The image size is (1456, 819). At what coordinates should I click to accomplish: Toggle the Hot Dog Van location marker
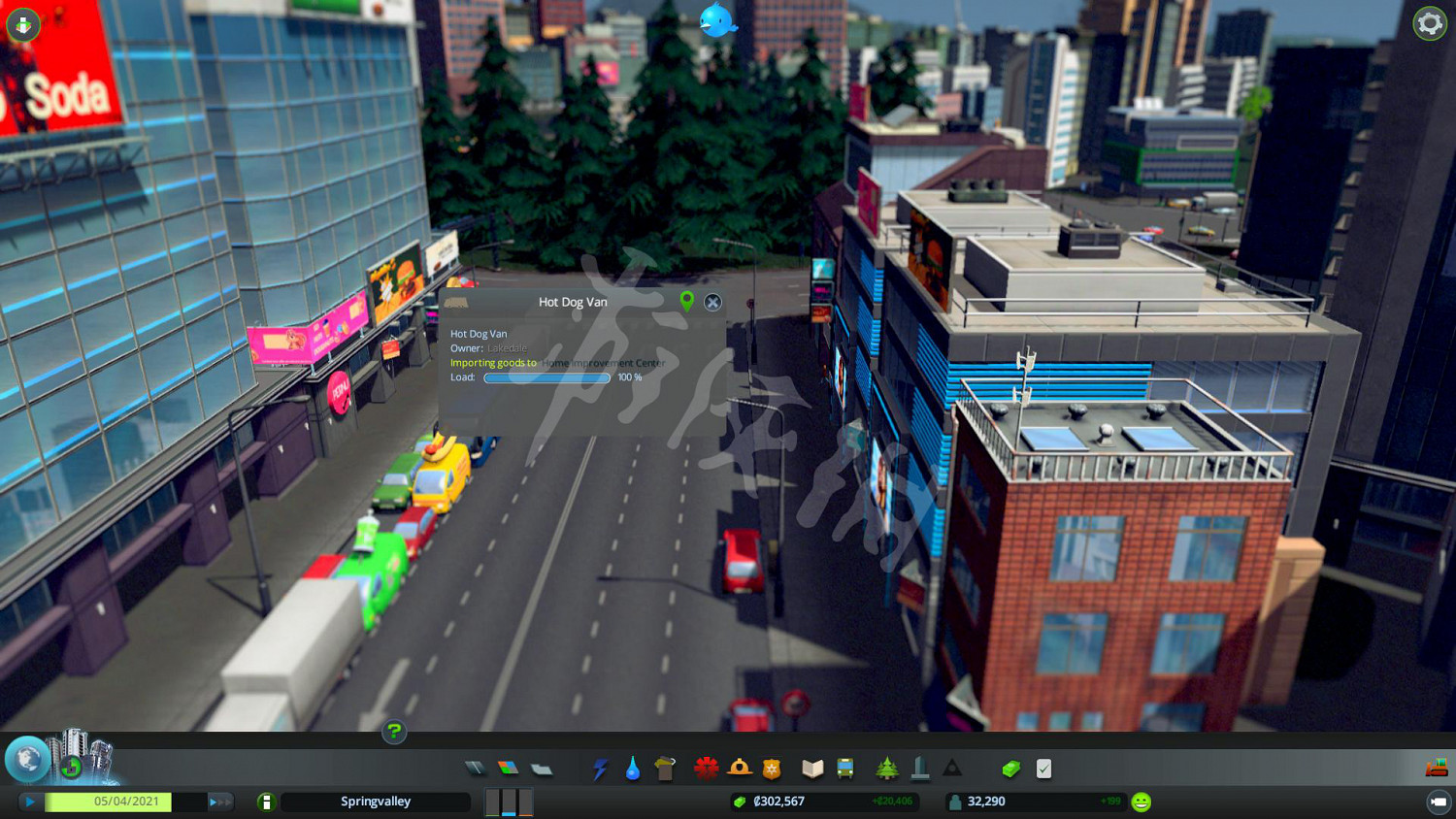[689, 302]
